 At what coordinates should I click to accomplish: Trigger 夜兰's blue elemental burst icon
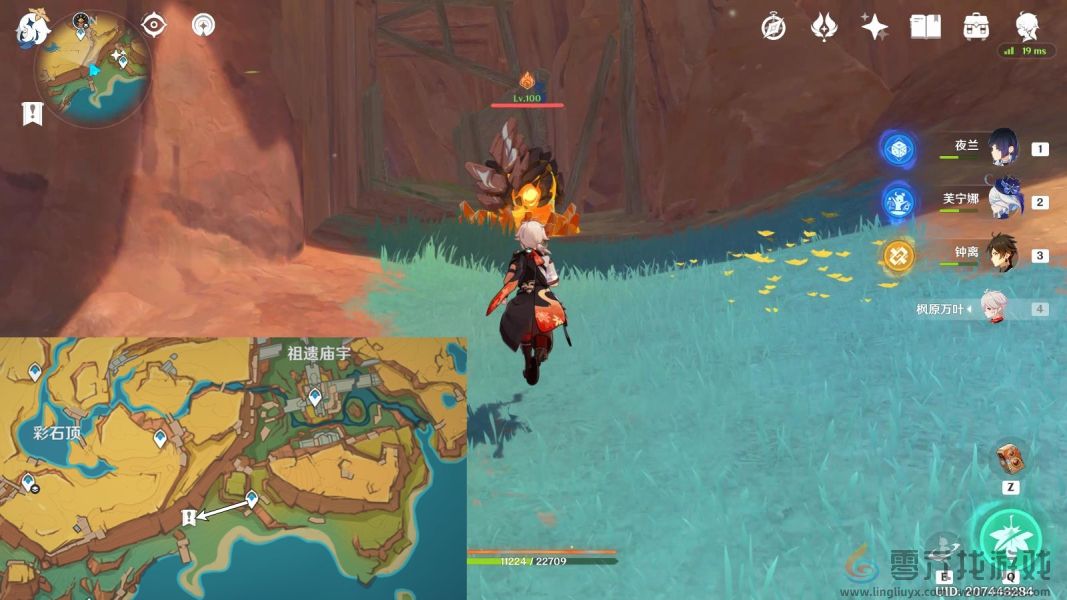[x=898, y=149]
